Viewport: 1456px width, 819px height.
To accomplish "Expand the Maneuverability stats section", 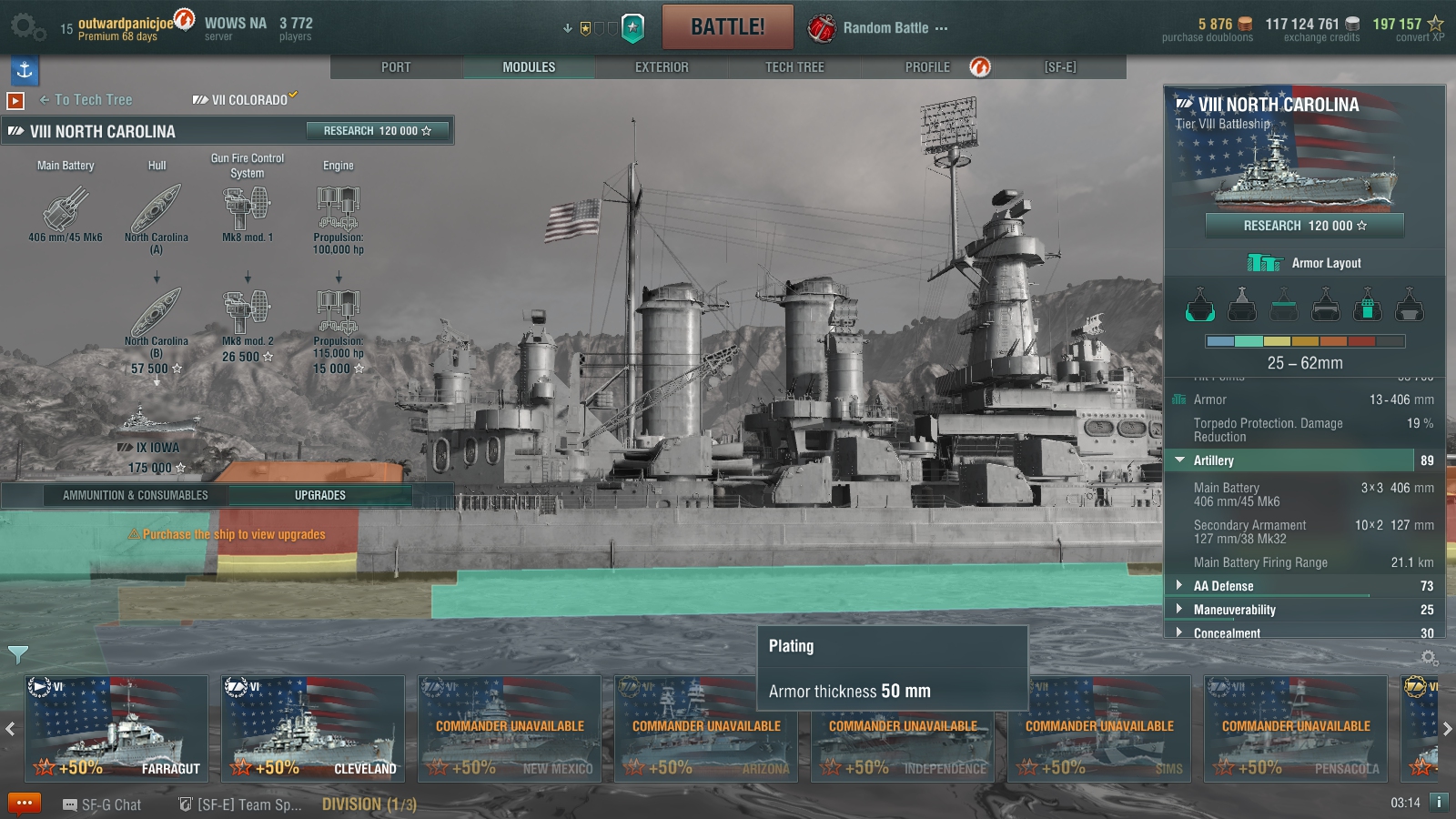I will pos(1234,610).
